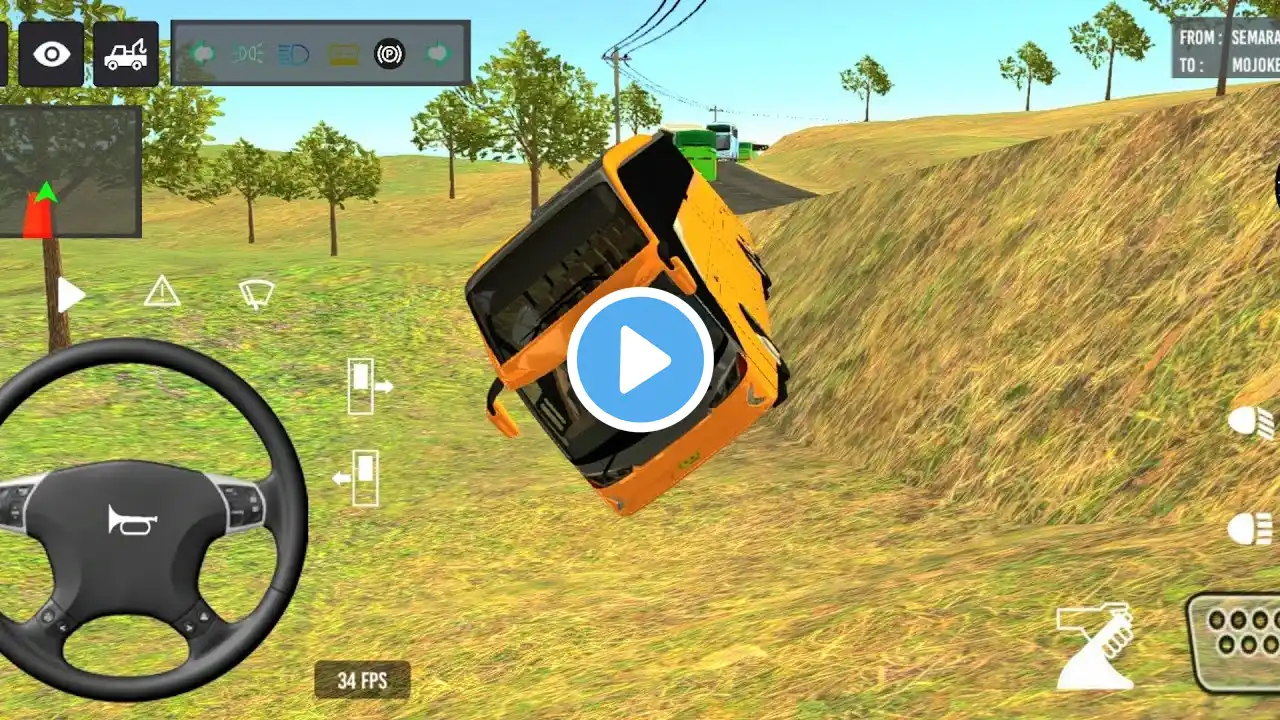Turn on the hazard warning lights

(162, 292)
